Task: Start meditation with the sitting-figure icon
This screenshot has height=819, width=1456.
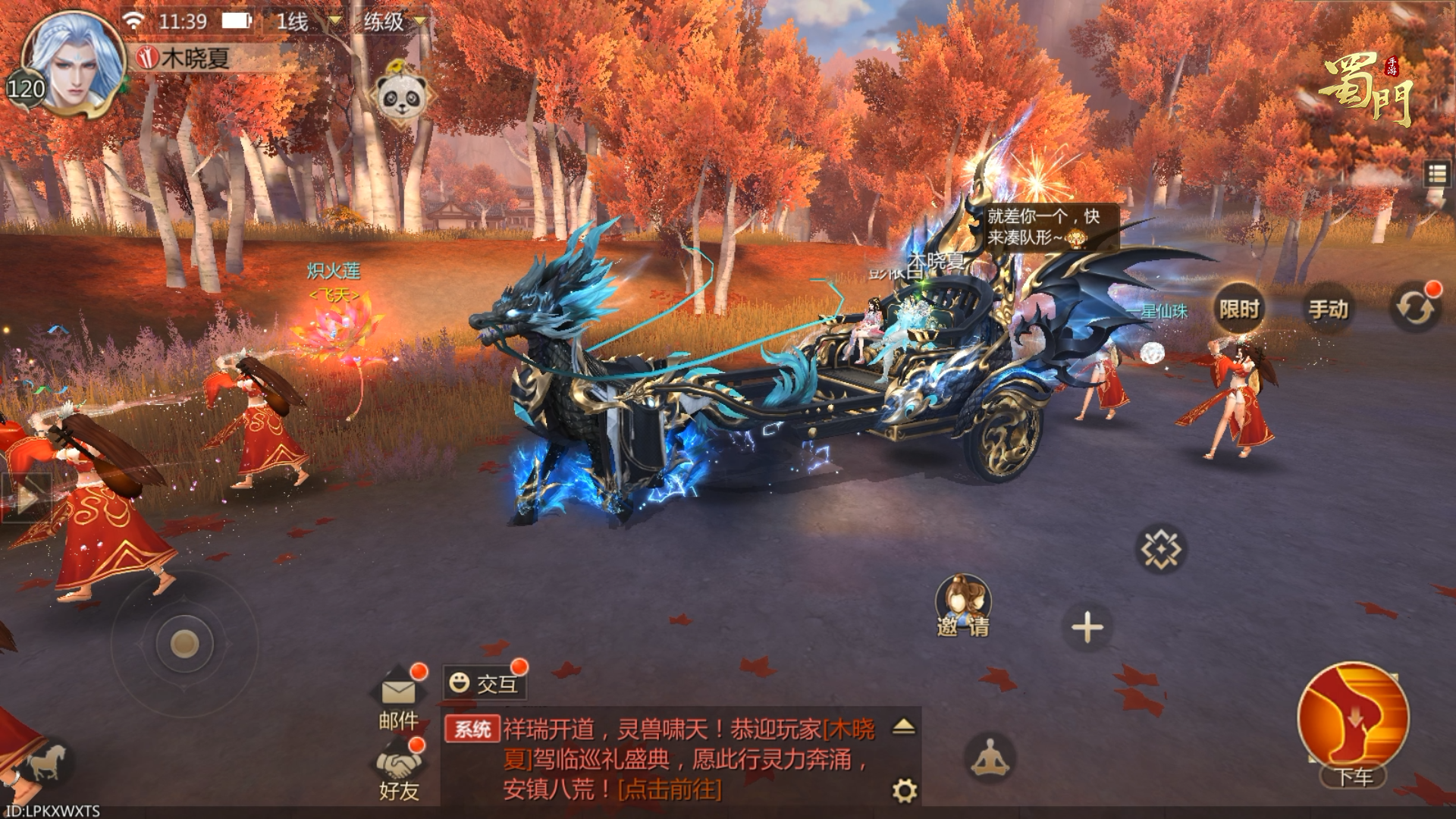Action: [989, 758]
